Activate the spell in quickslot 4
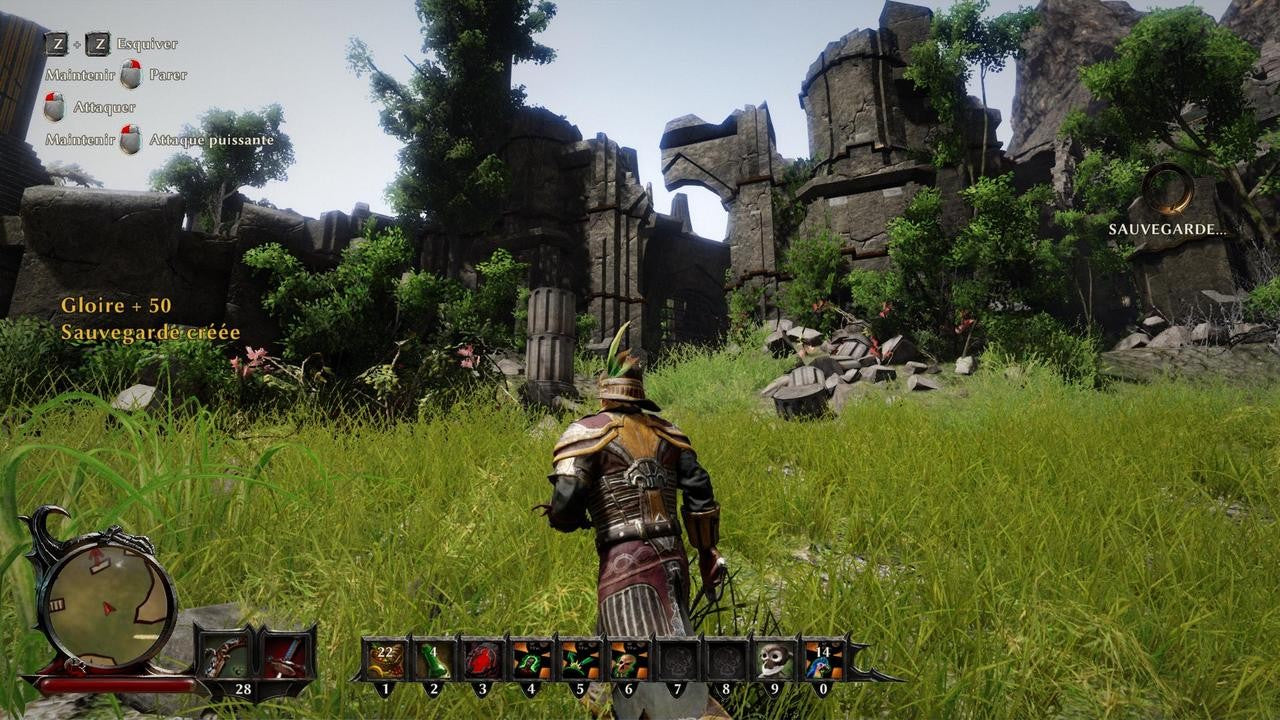Image resolution: width=1280 pixels, height=720 pixels. pyautogui.click(x=532, y=660)
